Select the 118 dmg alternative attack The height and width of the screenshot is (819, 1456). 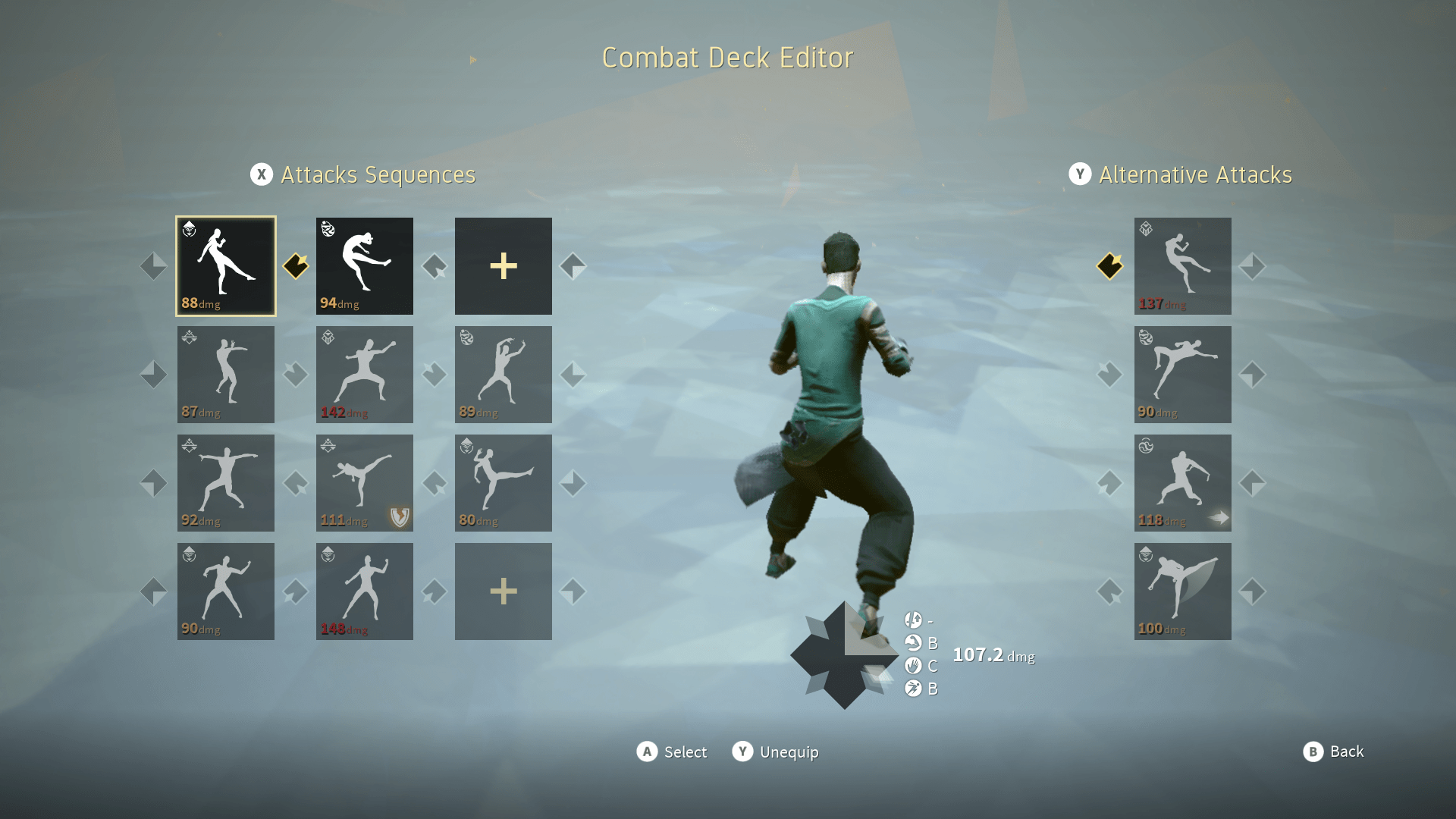pyautogui.click(x=1183, y=482)
